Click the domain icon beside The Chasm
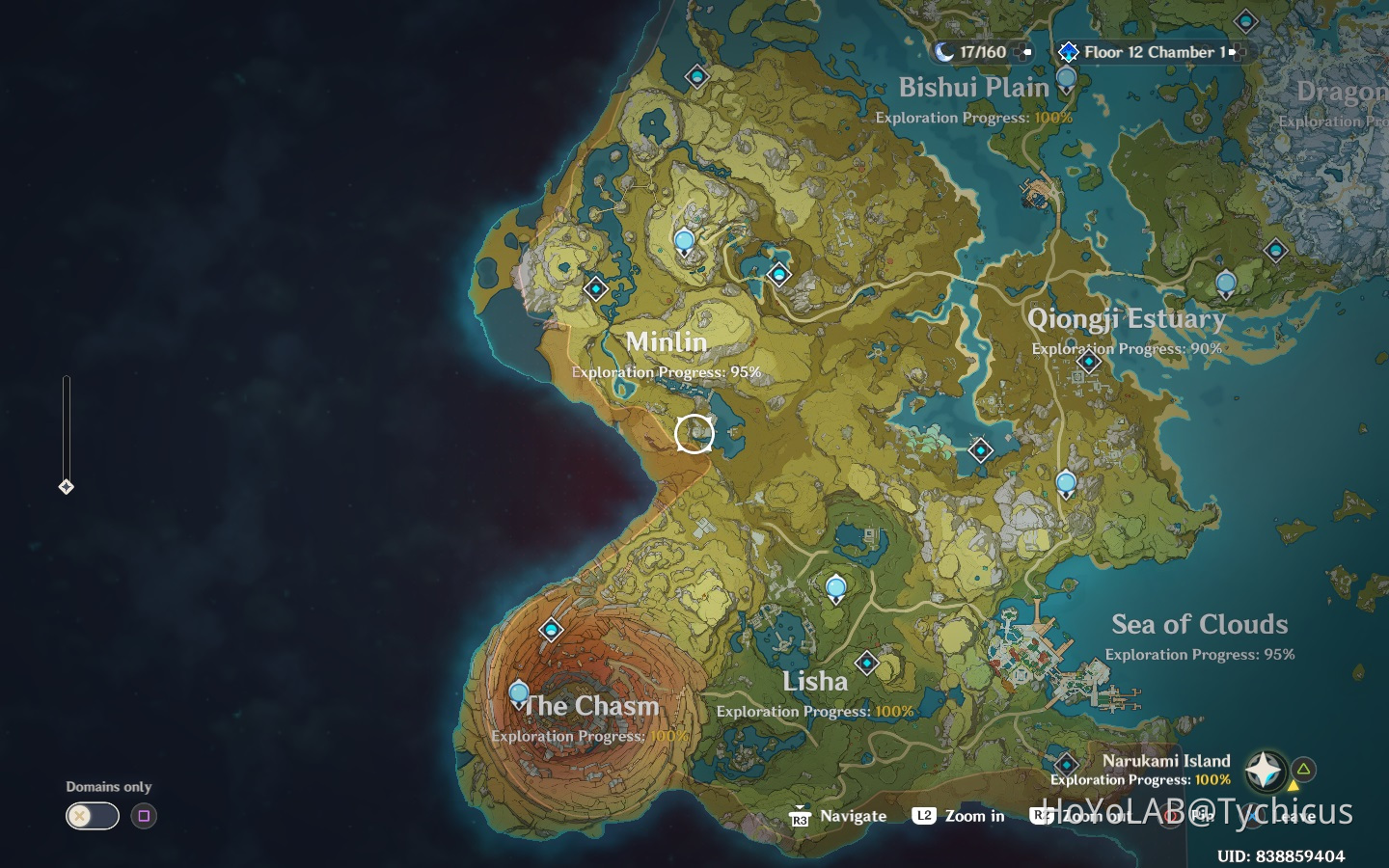 pos(551,630)
